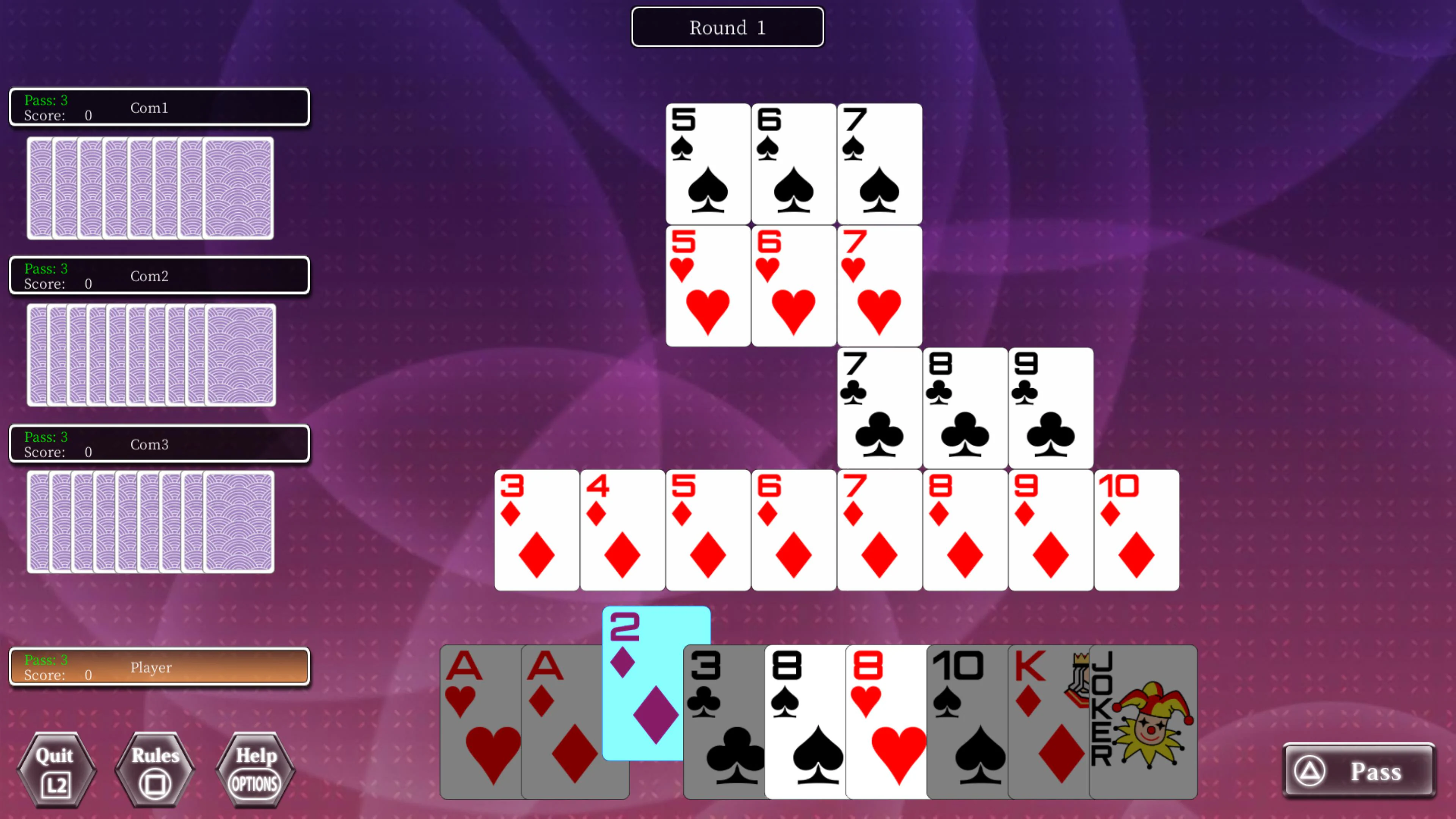Toggle selection of the Ace of Diamonds

(x=560, y=723)
